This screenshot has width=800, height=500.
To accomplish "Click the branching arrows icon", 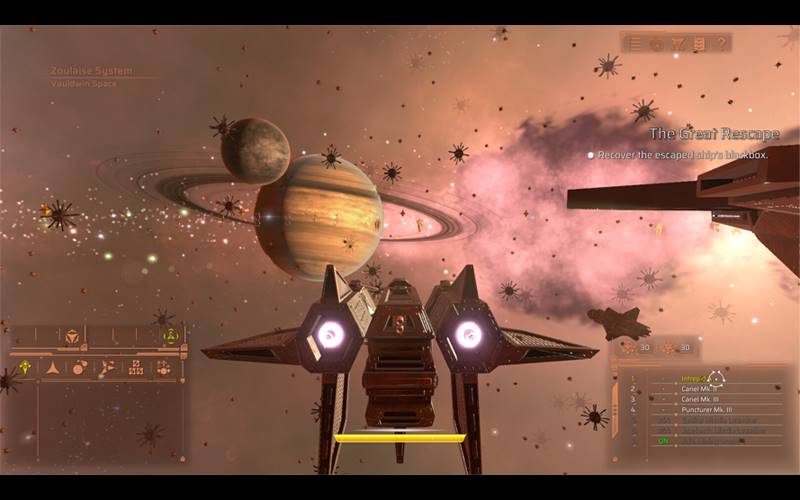I will tap(107, 368).
